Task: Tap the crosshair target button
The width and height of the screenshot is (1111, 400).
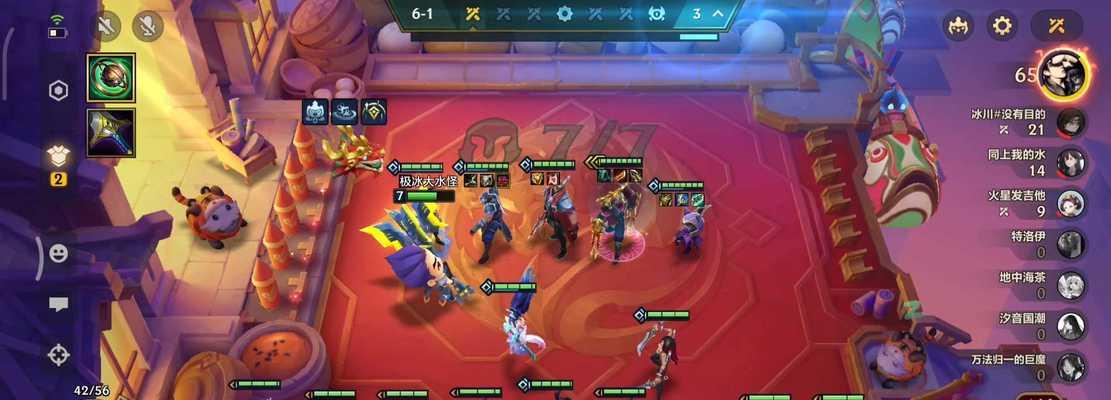Action: click(59, 354)
